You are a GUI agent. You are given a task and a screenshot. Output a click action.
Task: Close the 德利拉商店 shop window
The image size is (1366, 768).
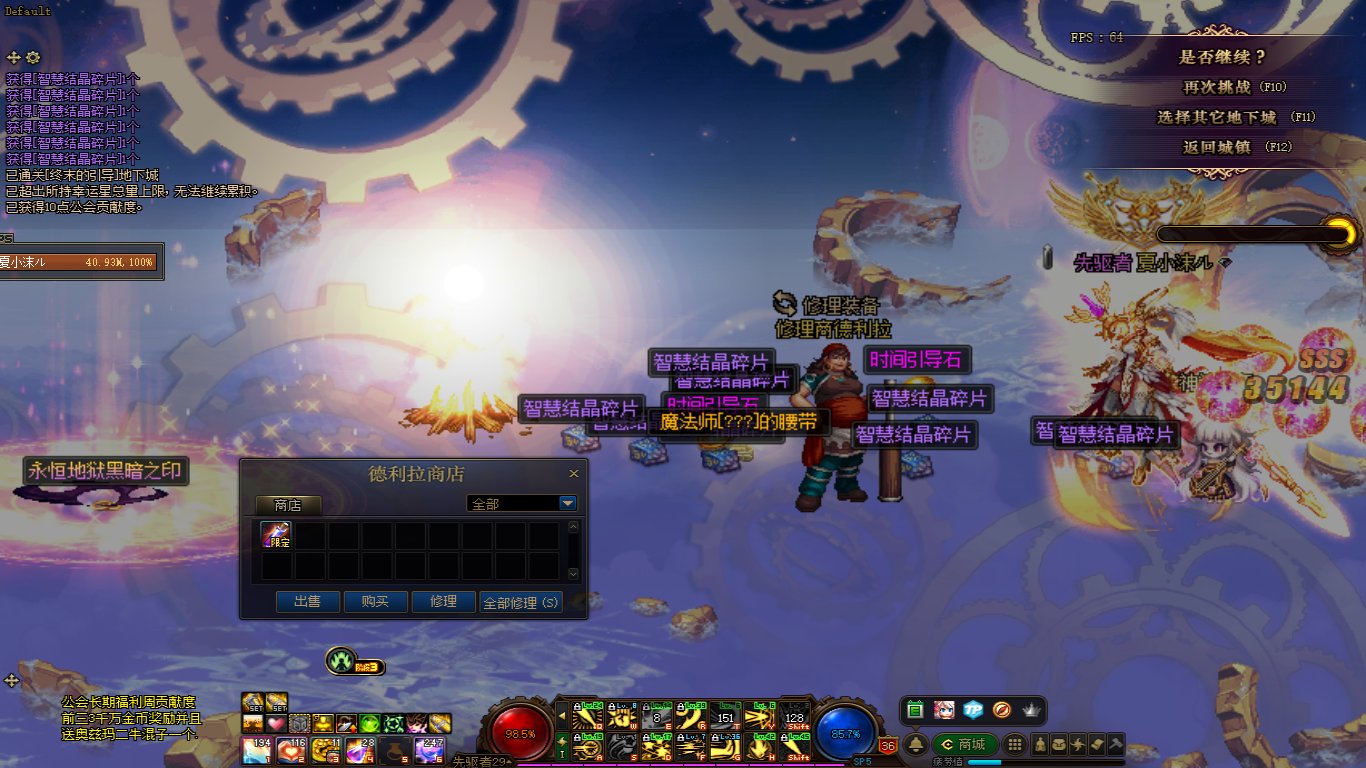pos(574,474)
